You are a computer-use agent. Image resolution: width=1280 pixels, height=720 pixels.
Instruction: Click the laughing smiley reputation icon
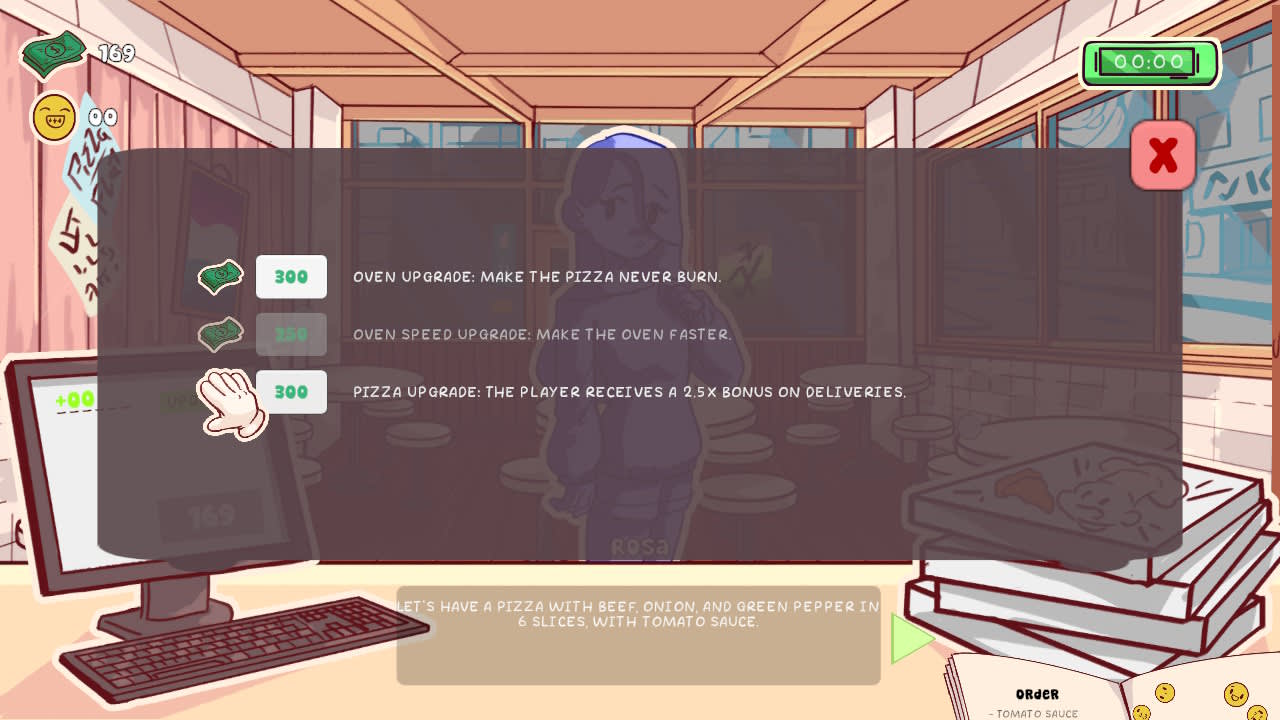click(53, 117)
